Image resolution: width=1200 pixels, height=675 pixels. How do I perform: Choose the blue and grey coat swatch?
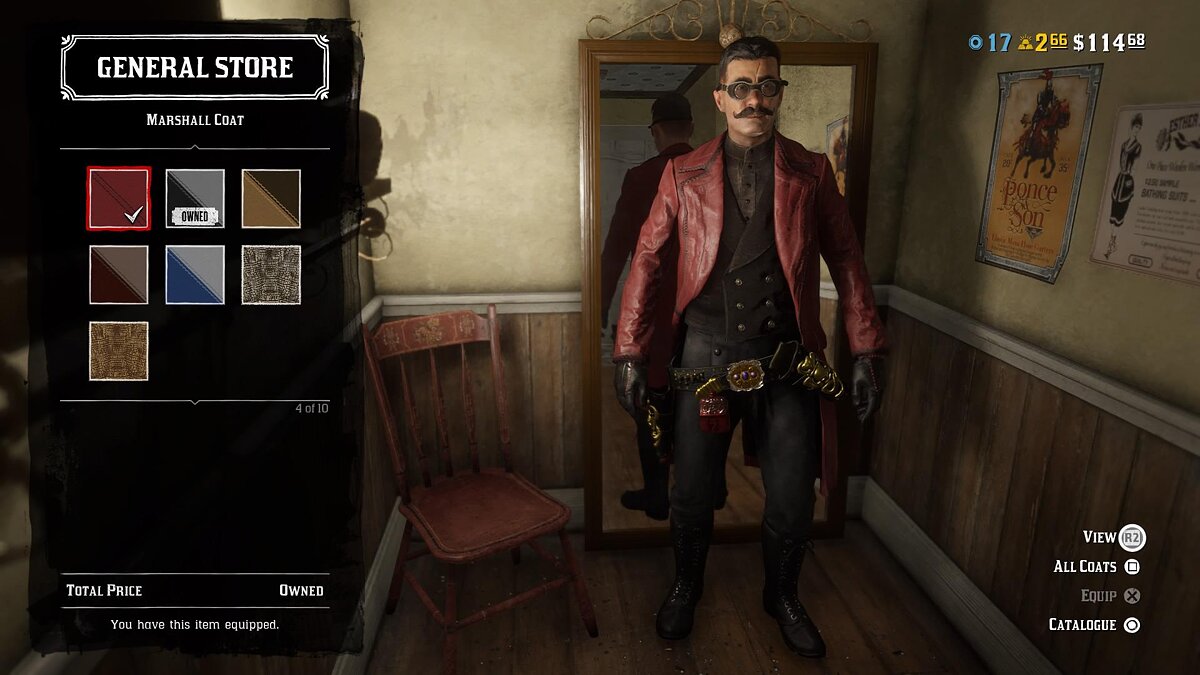[x=195, y=274]
